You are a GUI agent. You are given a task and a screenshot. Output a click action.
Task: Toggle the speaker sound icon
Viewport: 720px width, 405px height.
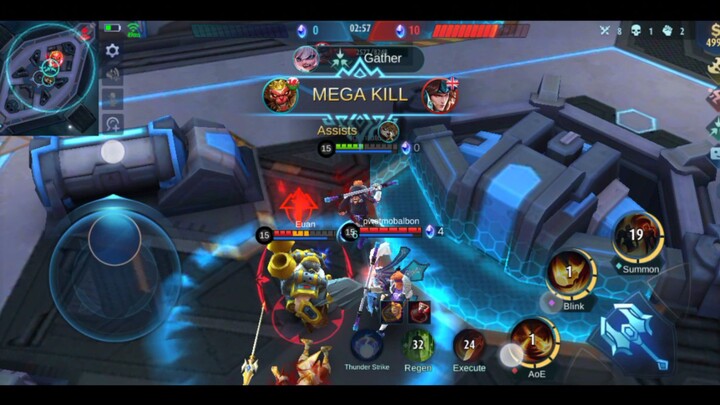[x=112, y=75]
